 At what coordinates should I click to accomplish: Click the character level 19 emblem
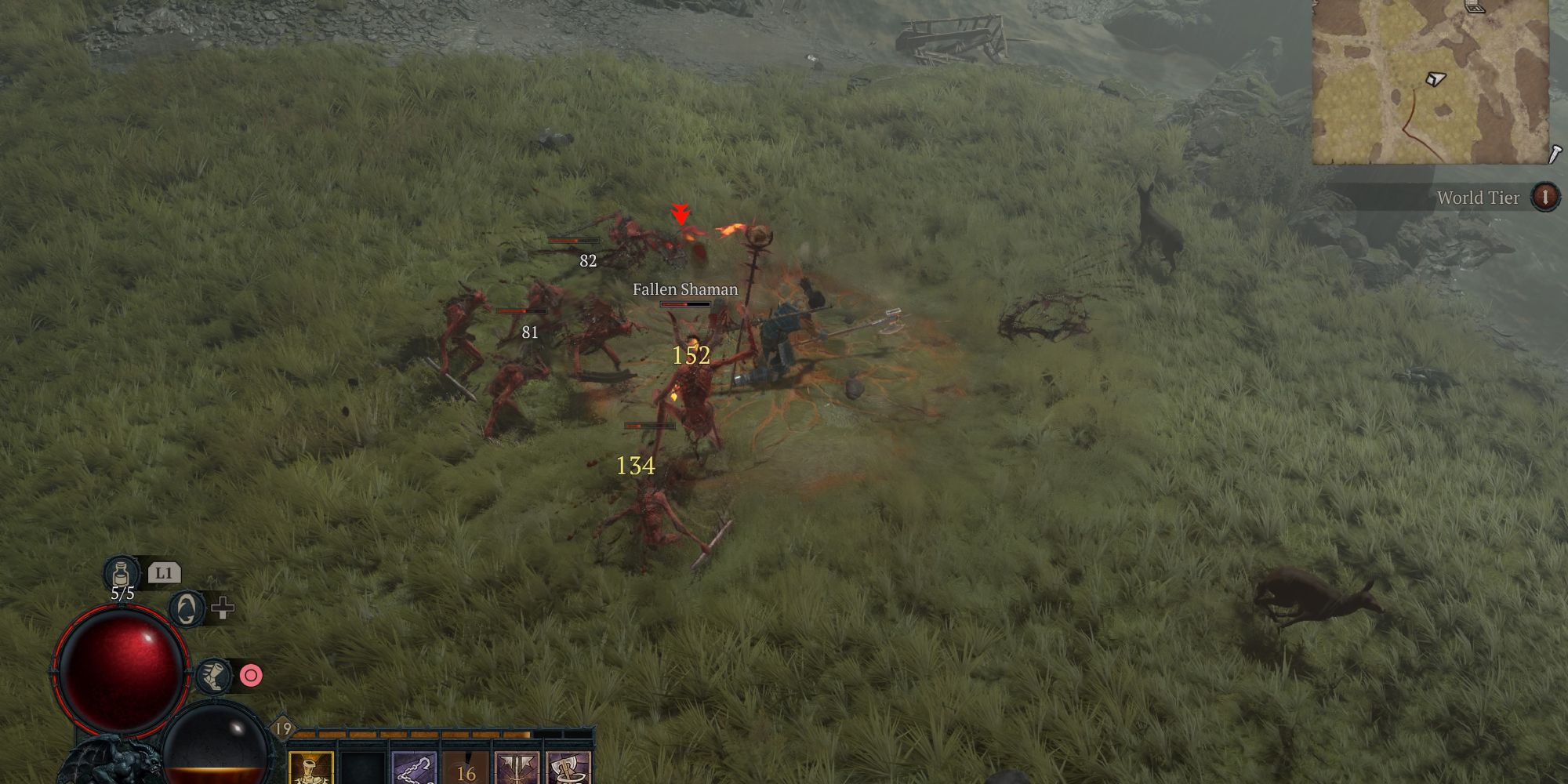click(x=284, y=728)
